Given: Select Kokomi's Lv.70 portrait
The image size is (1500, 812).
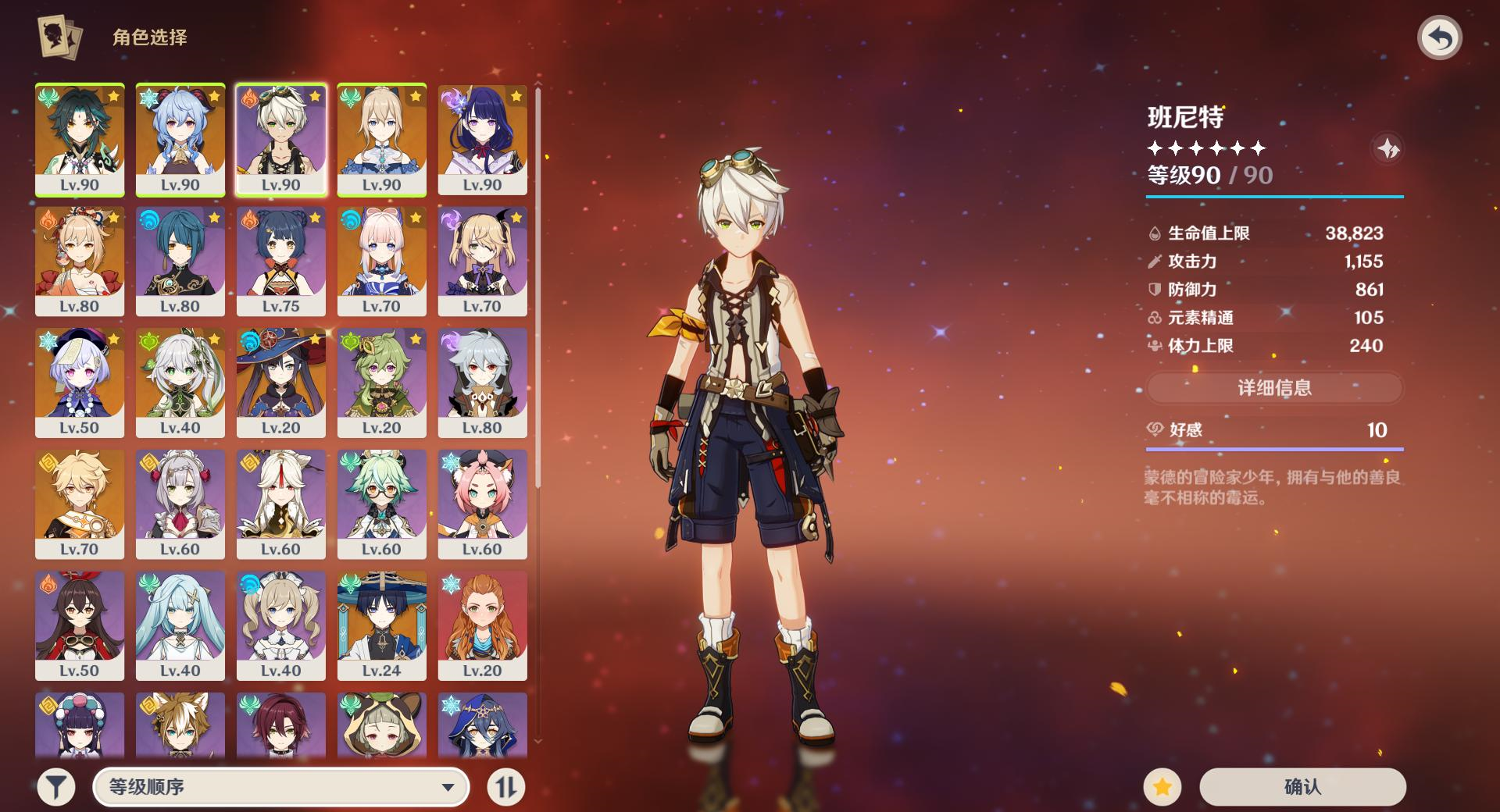Looking at the screenshot, I should (x=381, y=261).
